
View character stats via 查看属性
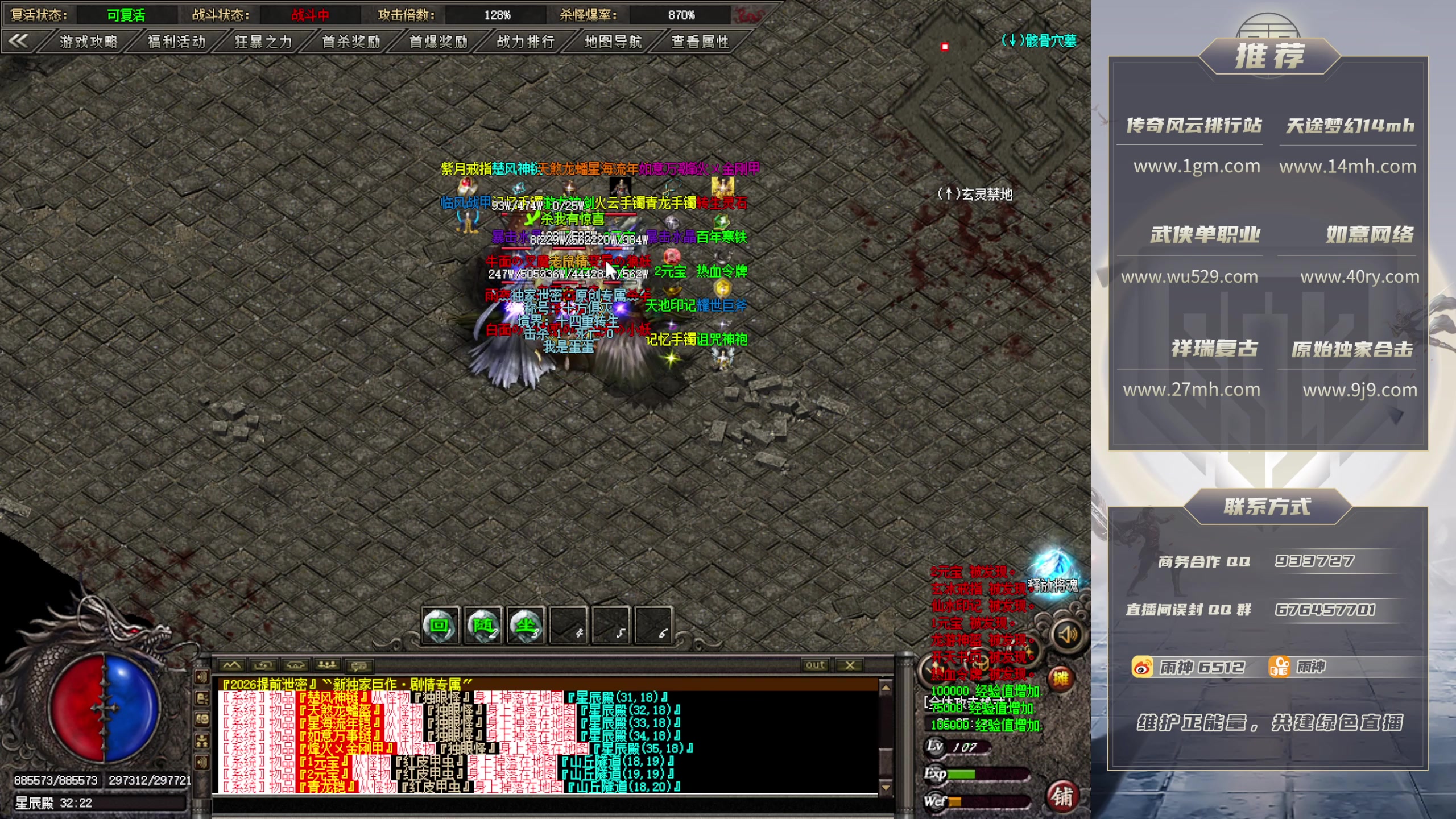coord(700,42)
